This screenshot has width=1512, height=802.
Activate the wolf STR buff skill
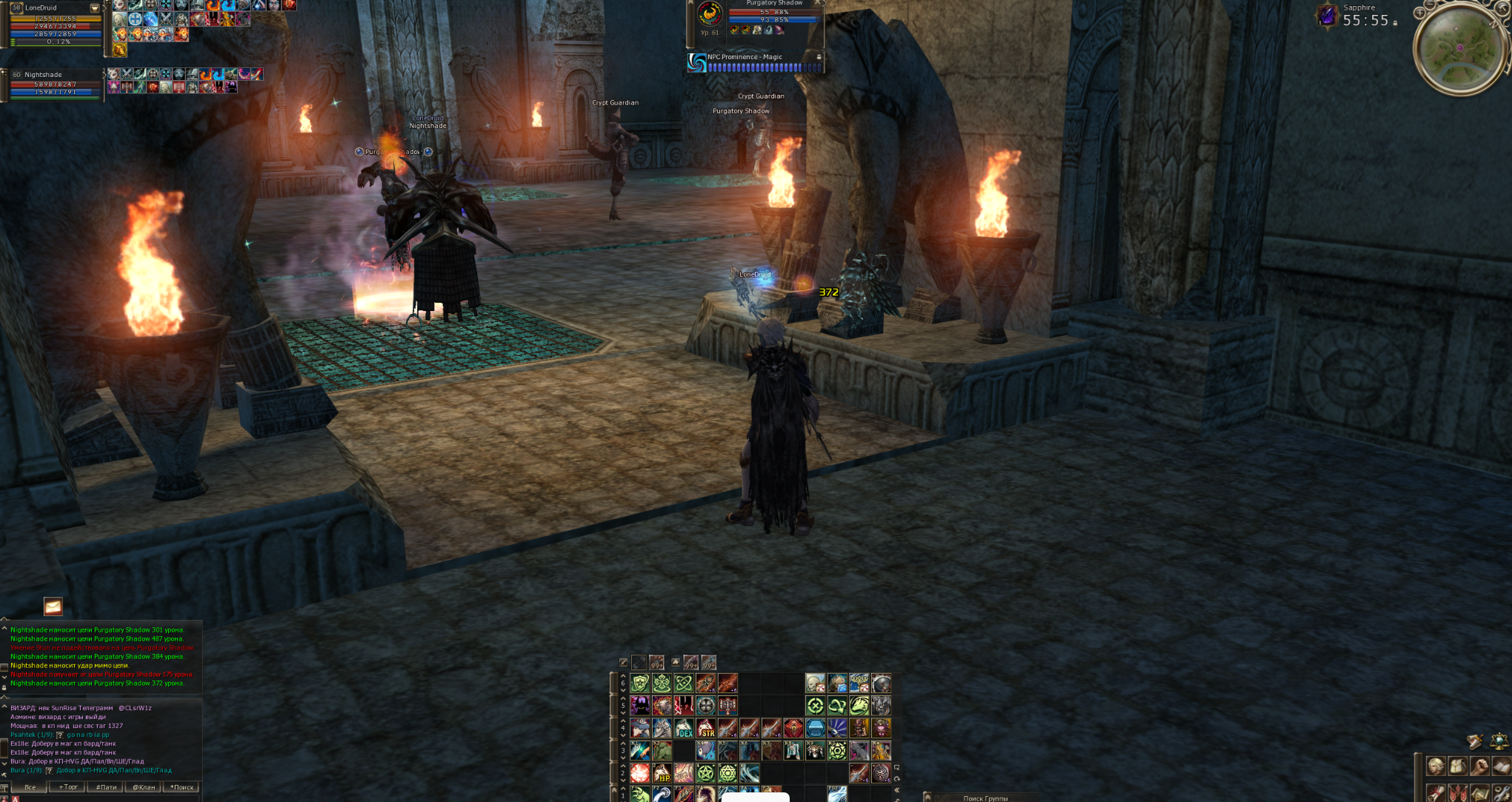[x=706, y=729]
